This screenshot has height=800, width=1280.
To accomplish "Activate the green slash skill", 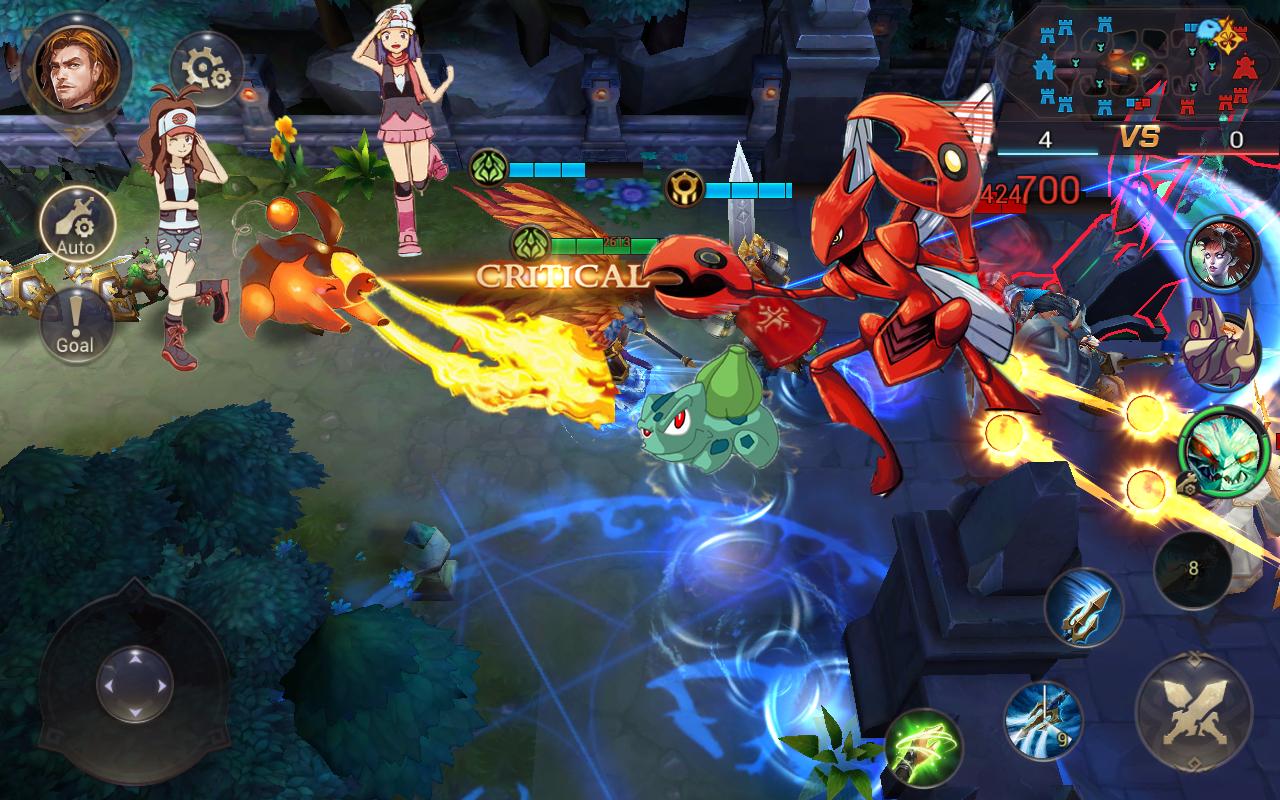I will point(923,748).
